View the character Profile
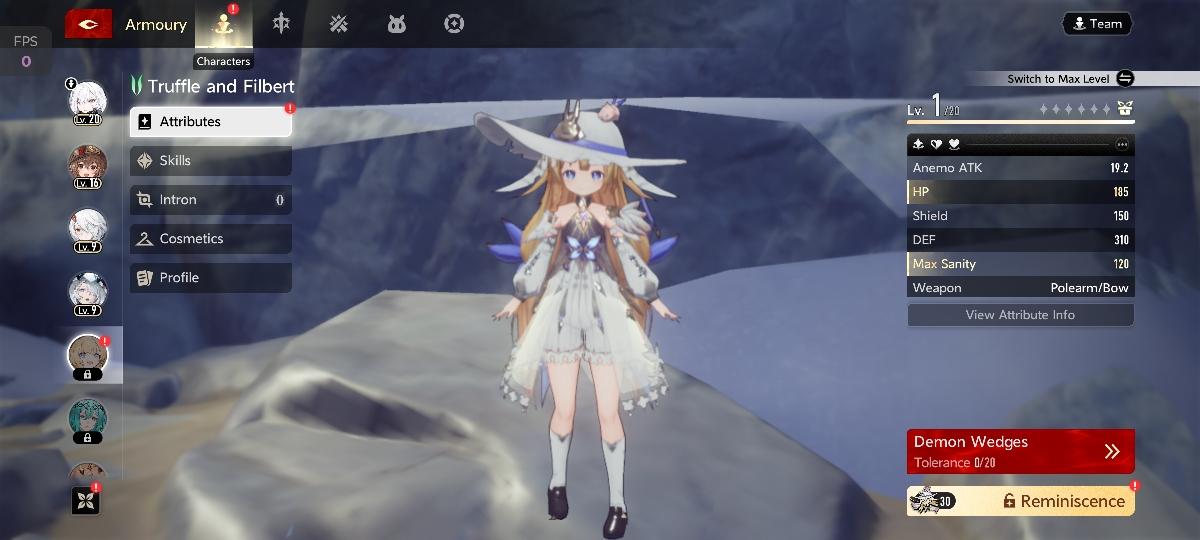This screenshot has height=540, width=1200. click(x=211, y=278)
